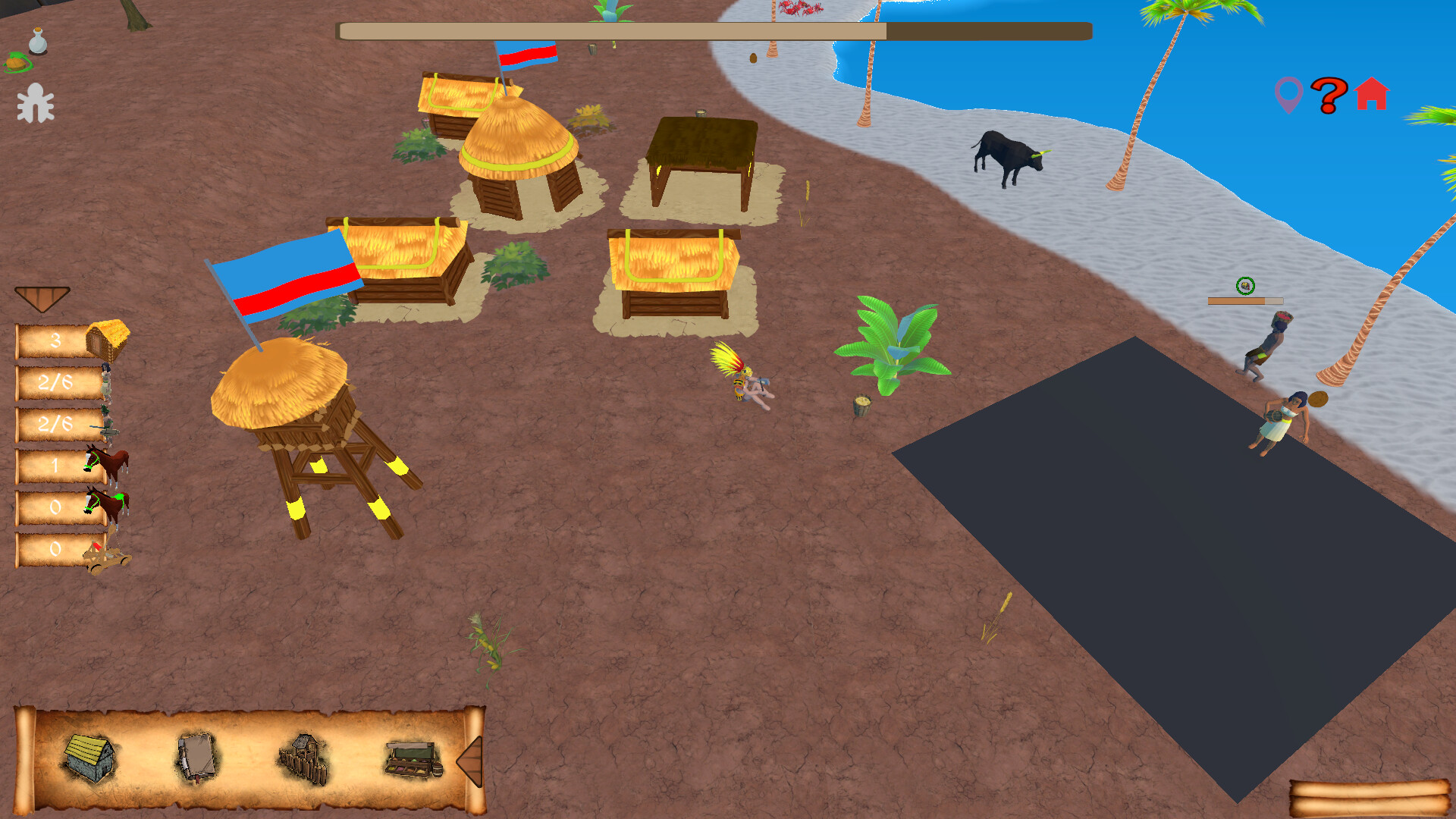Select the purple map pin icon
This screenshot has width=1456, height=819.
point(1288,94)
